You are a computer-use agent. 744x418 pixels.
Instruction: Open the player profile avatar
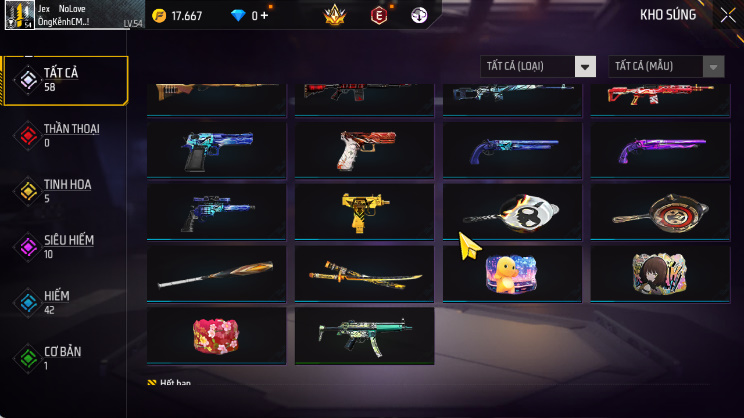coord(19,16)
